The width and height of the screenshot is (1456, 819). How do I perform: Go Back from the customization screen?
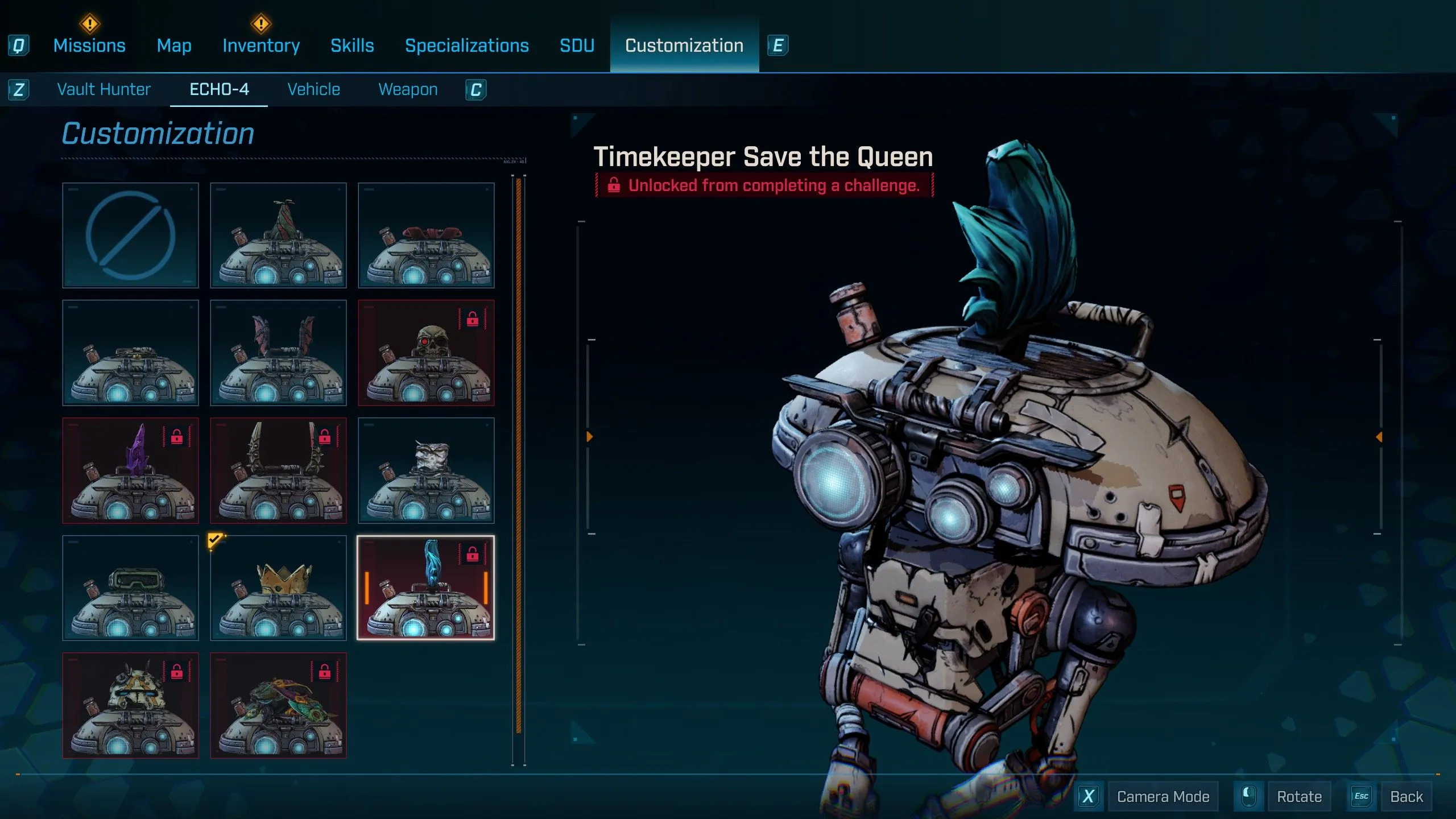(1406, 797)
